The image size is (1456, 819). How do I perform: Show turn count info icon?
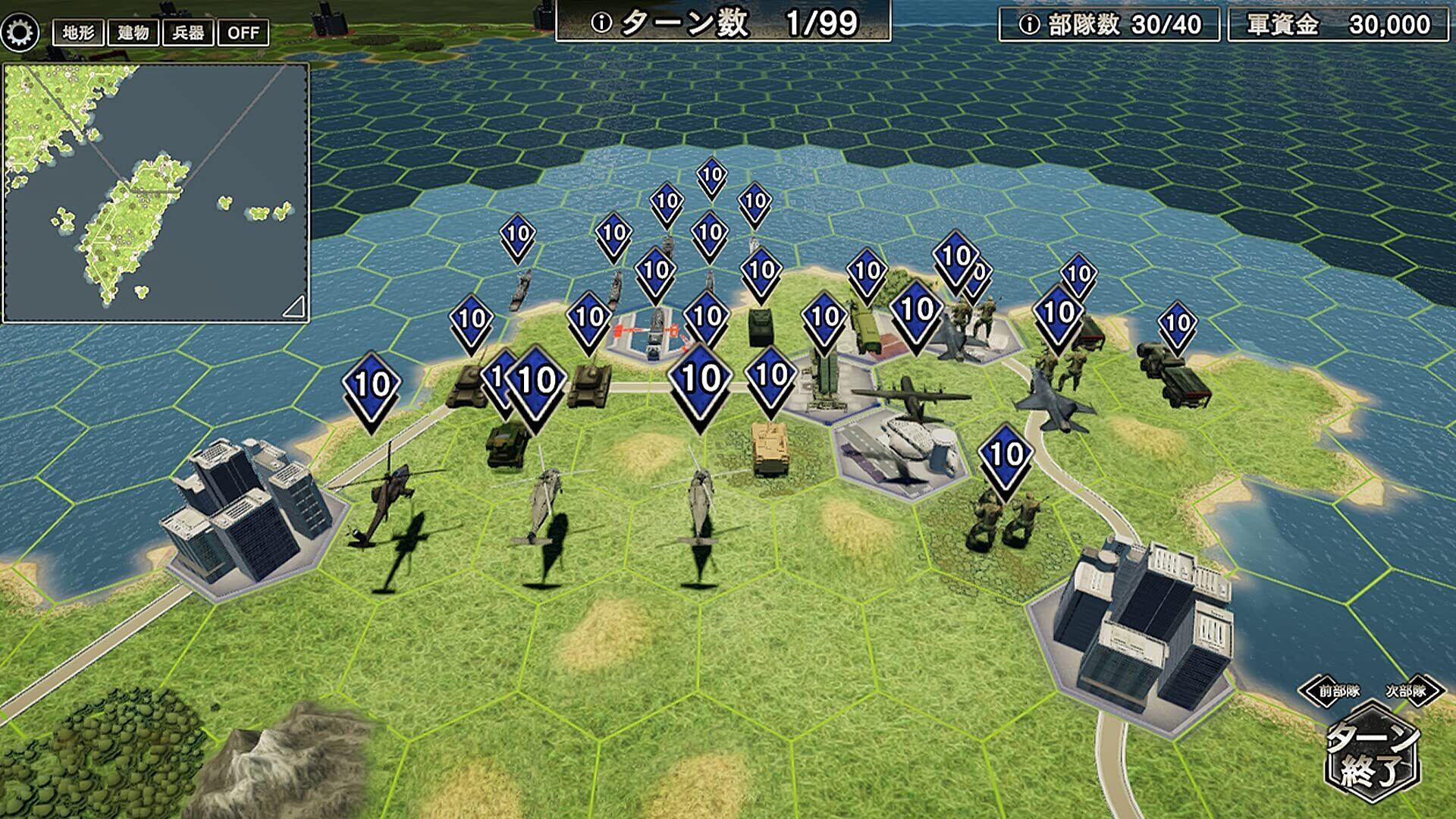point(601,24)
